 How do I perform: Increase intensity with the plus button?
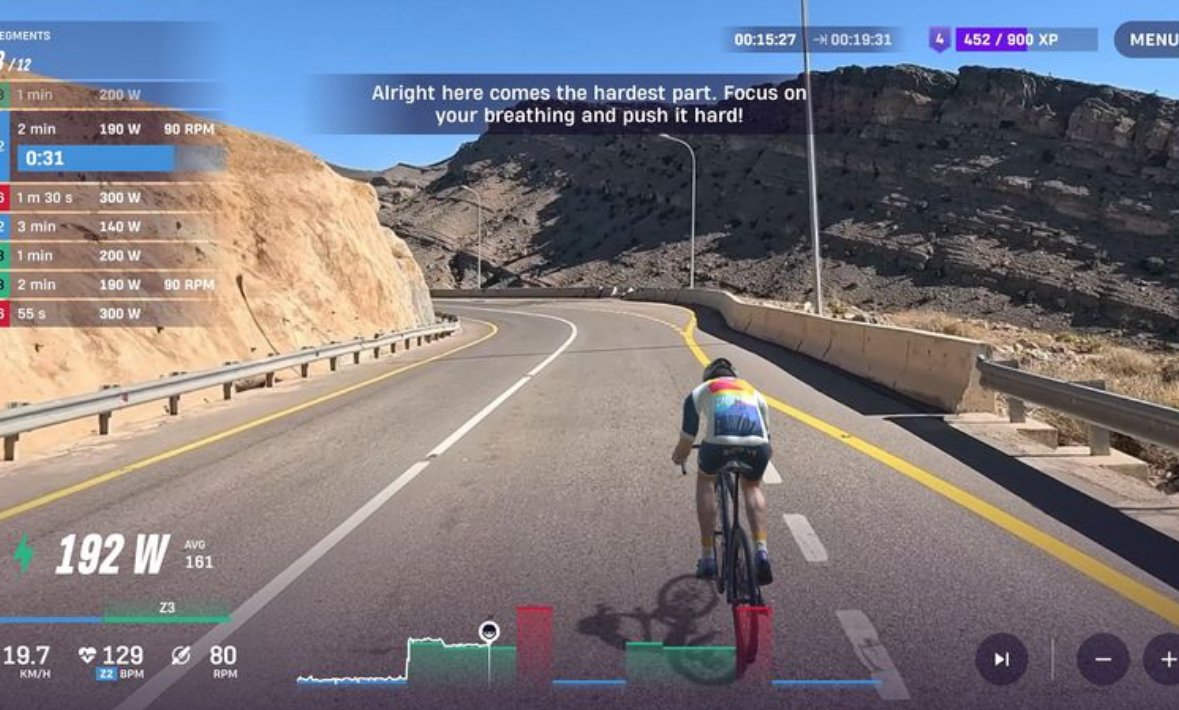(1165, 659)
